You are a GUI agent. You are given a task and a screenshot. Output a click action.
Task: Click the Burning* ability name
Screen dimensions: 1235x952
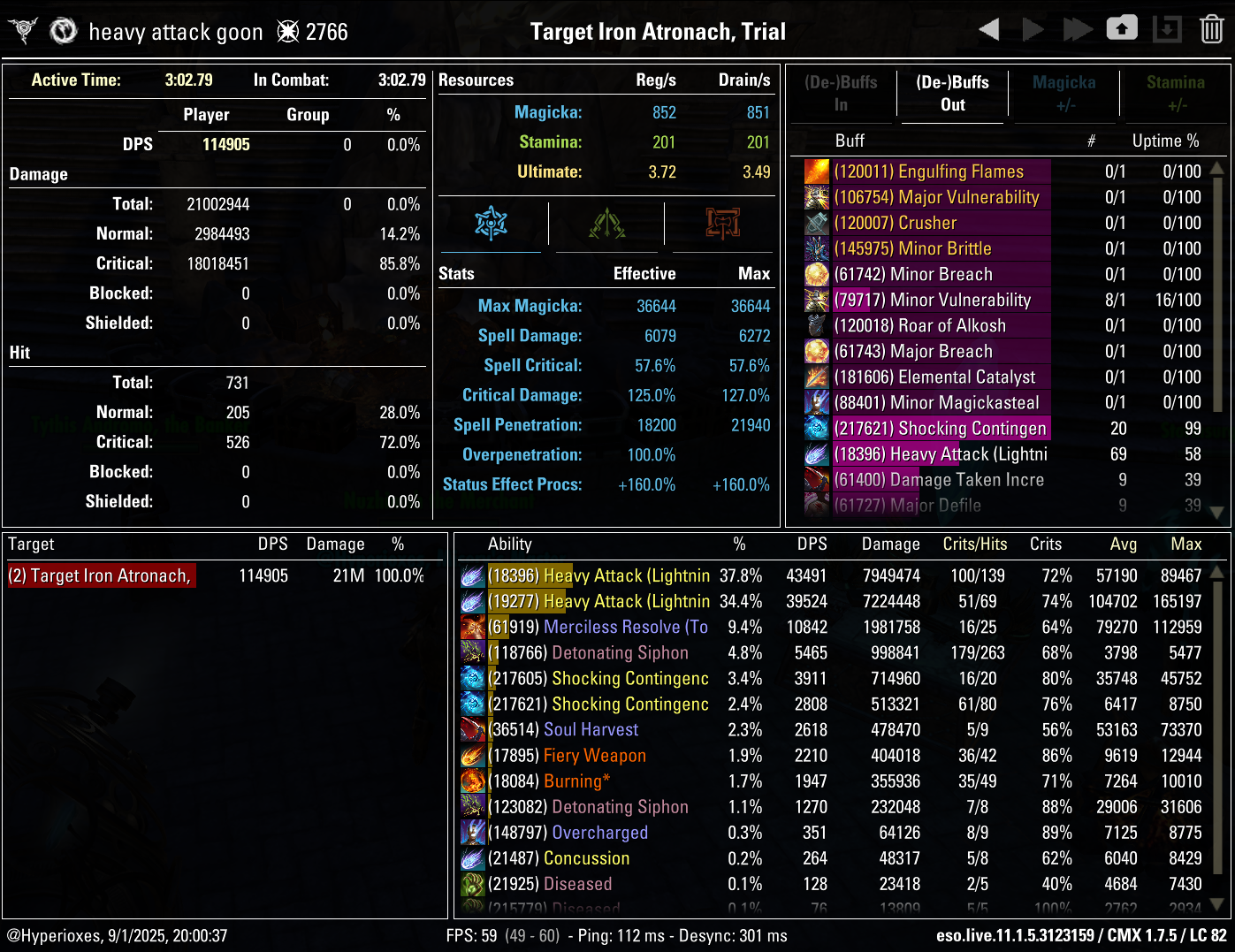(576, 781)
